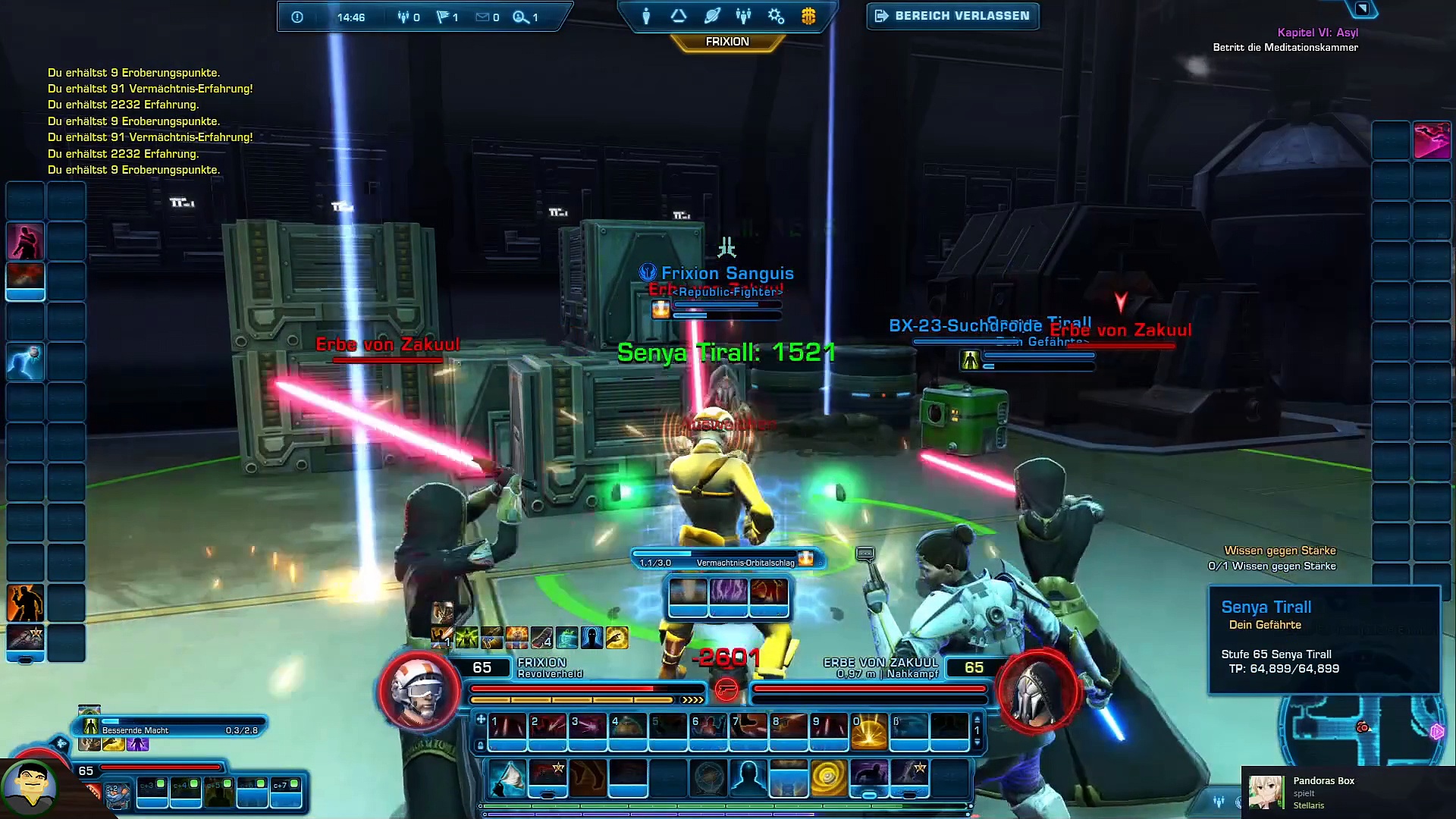Click Frixion's helmeted player portrait
This screenshot has height=819, width=1456.
pyautogui.click(x=419, y=691)
